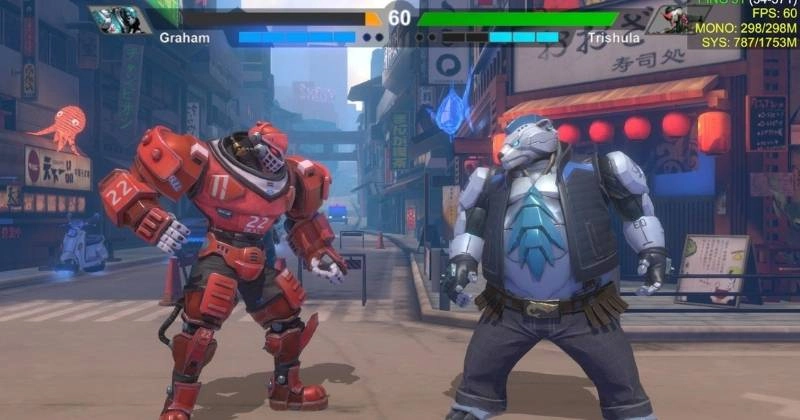The height and width of the screenshot is (420, 800).
Task: Click Trishula's fighter portrait
Action: tap(665, 19)
